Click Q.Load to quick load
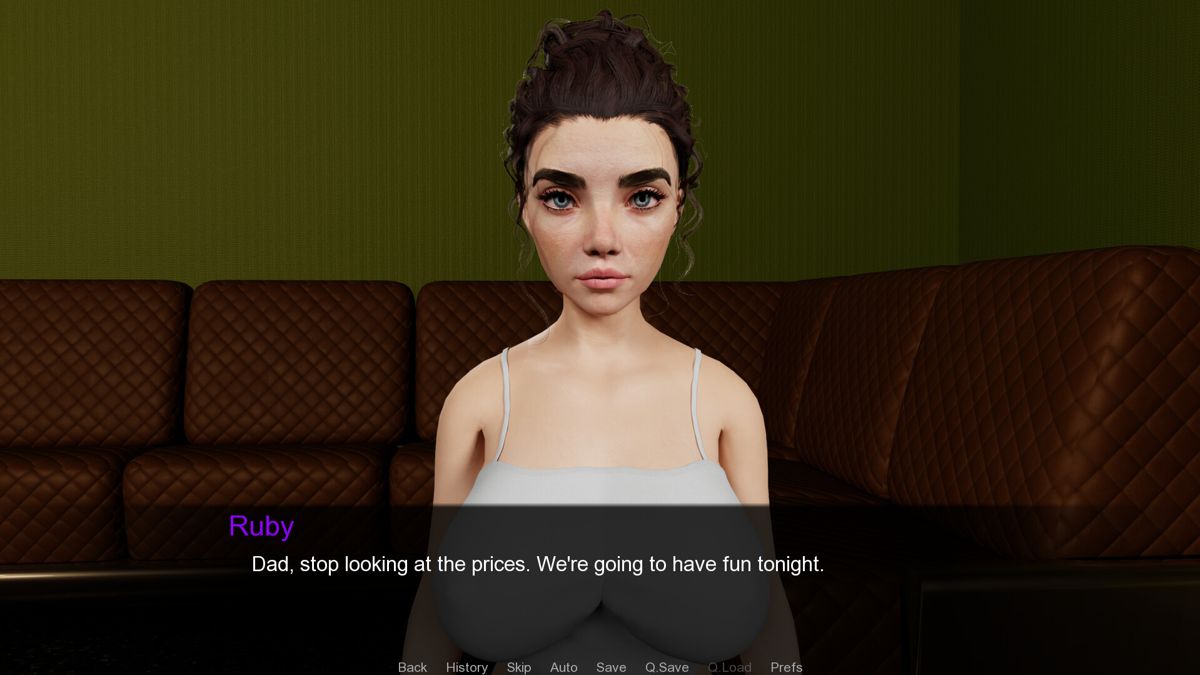This screenshot has width=1200, height=675. 729,667
